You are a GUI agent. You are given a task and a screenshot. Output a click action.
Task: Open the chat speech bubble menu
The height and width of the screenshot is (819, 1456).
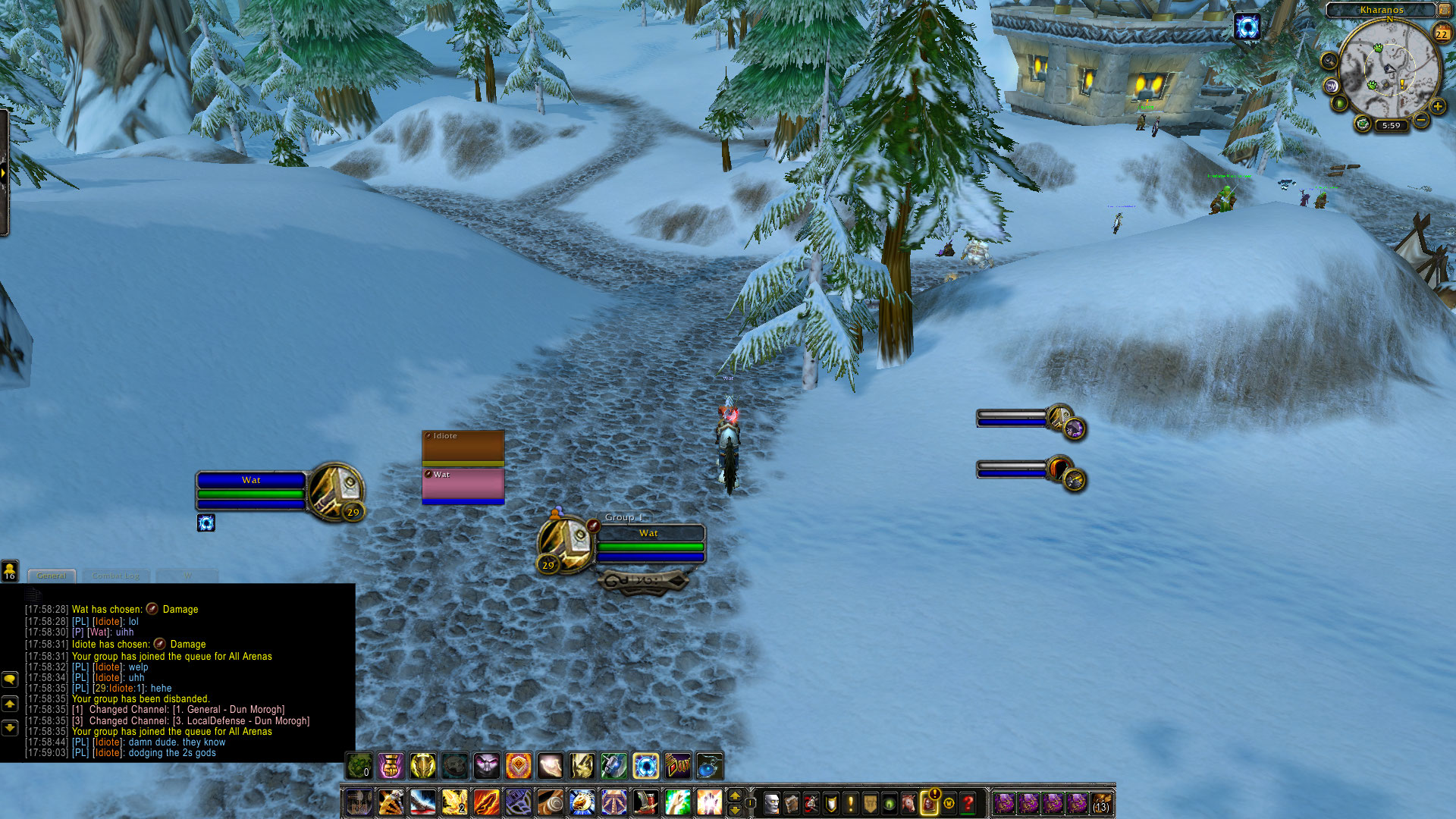tap(10, 679)
